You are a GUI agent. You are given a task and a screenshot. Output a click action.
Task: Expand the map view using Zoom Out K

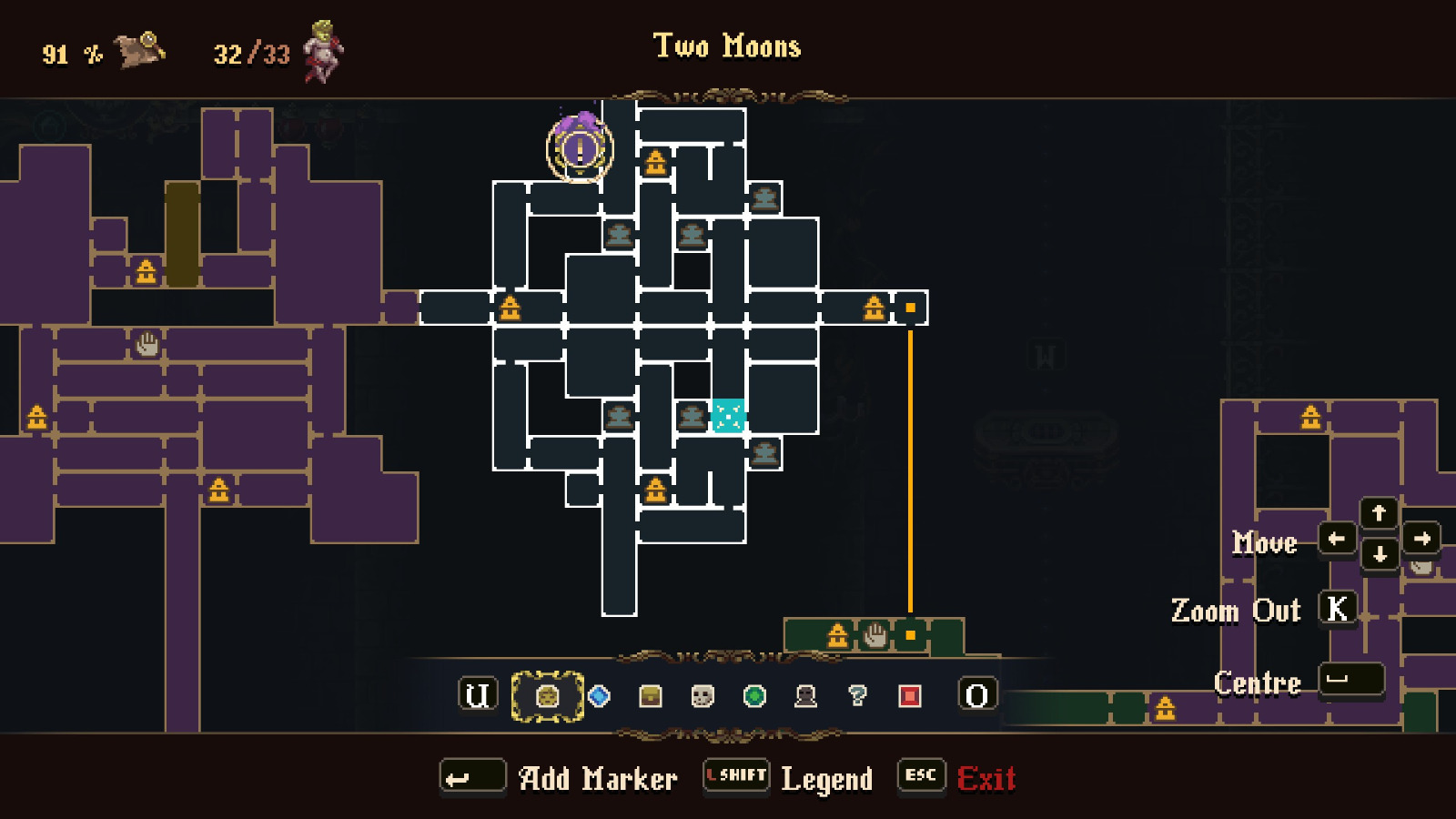tap(1340, 608)
